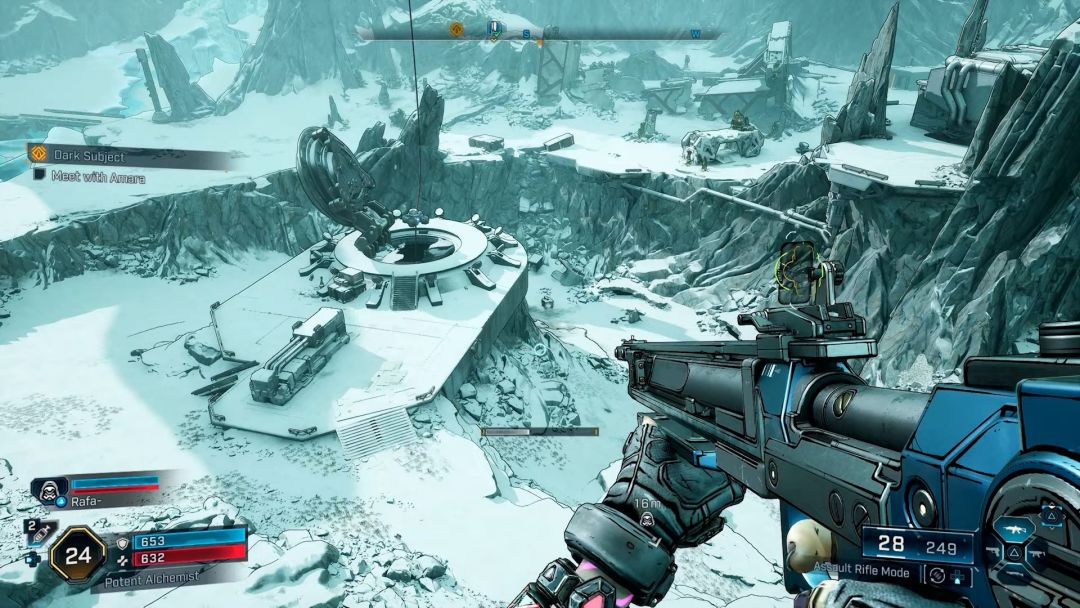Open the level 24 character badge

(x=77, y=553)
